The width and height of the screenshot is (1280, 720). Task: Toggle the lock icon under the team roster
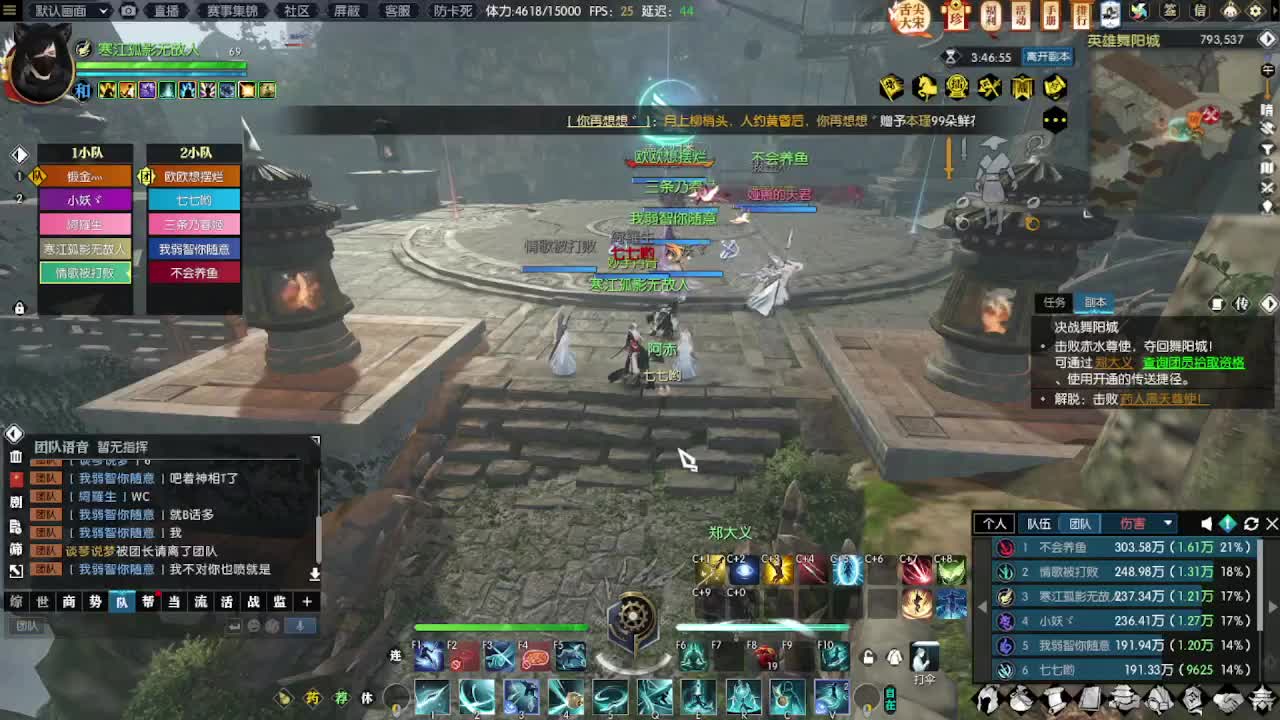coord(18,308)
